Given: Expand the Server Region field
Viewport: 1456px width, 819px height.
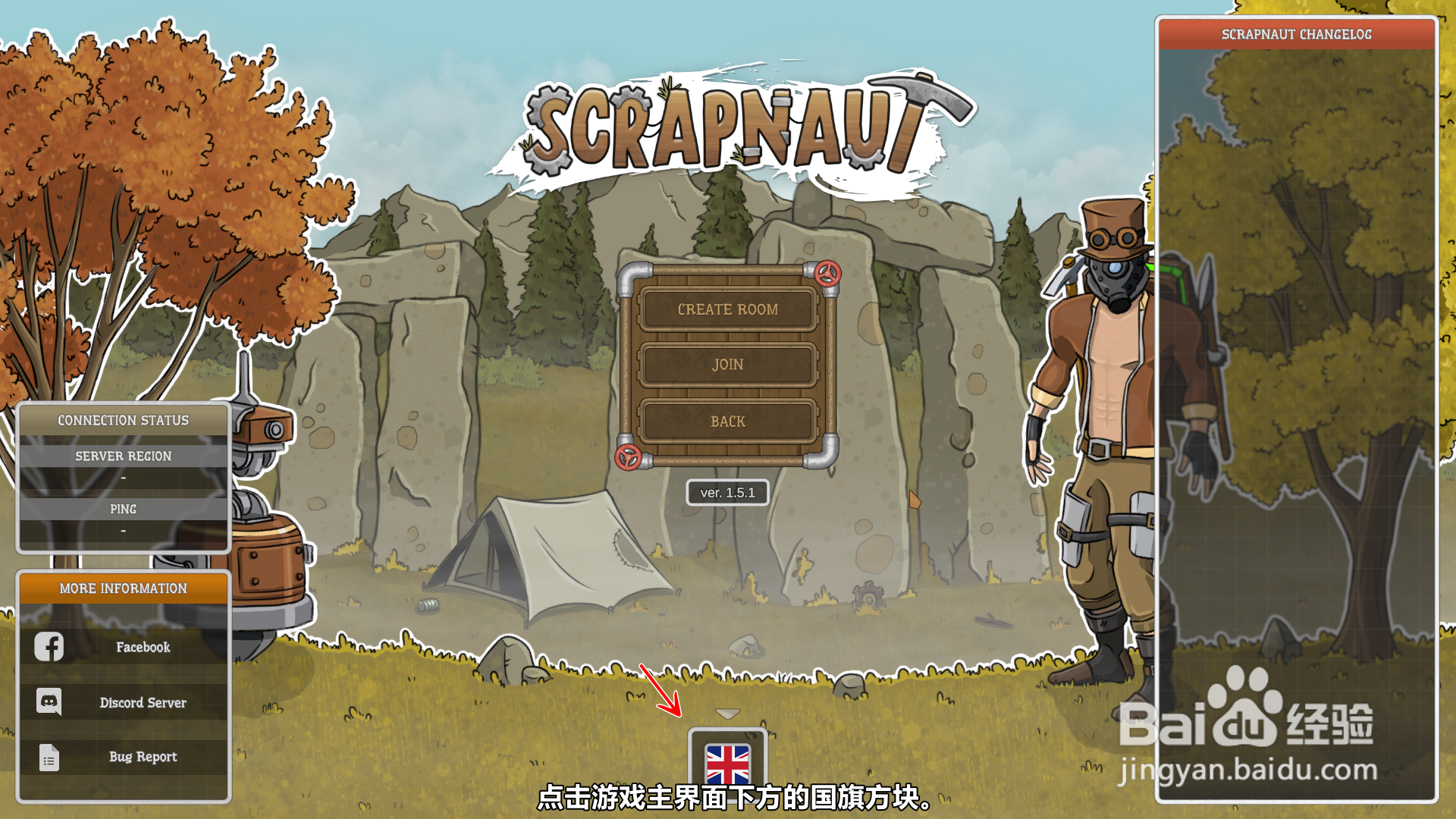Looking at the screenshot, I should tap(123, 456).
